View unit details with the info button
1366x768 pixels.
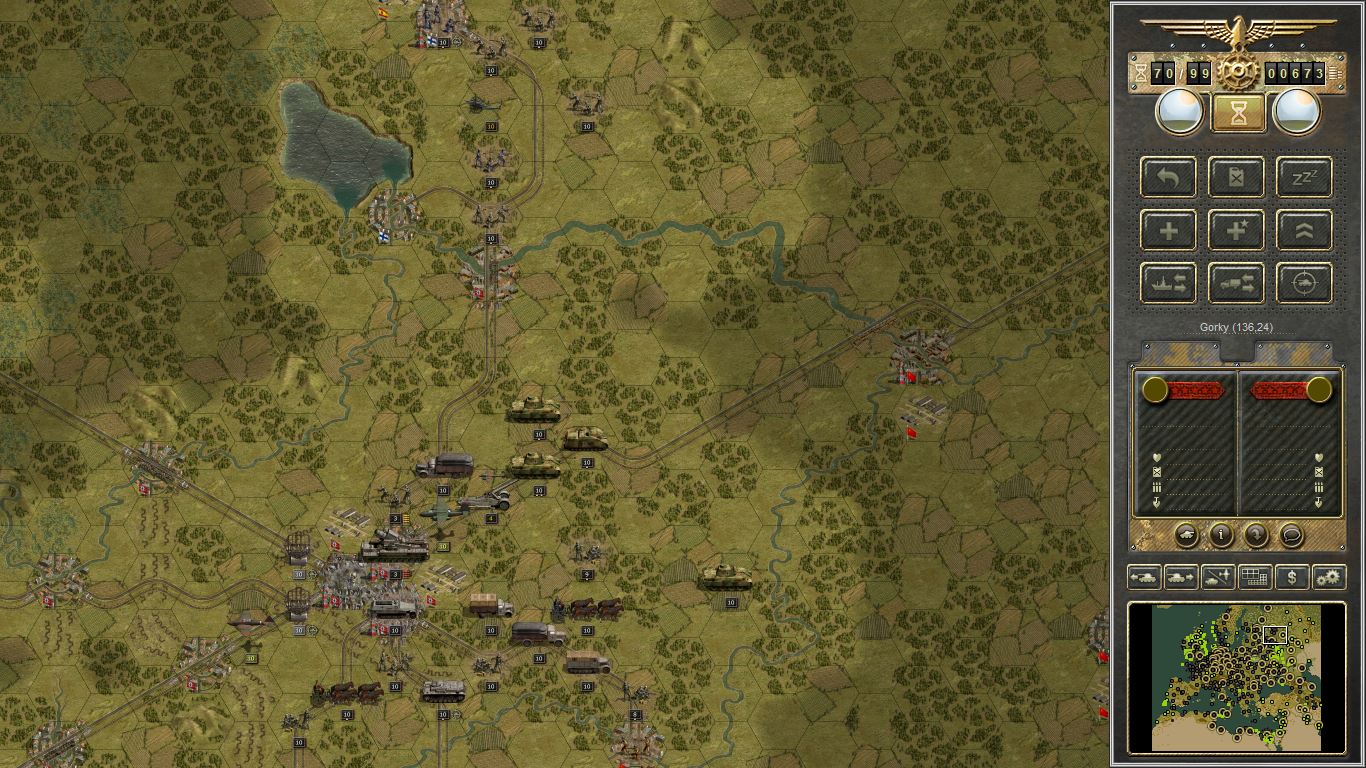point(1219,535)
